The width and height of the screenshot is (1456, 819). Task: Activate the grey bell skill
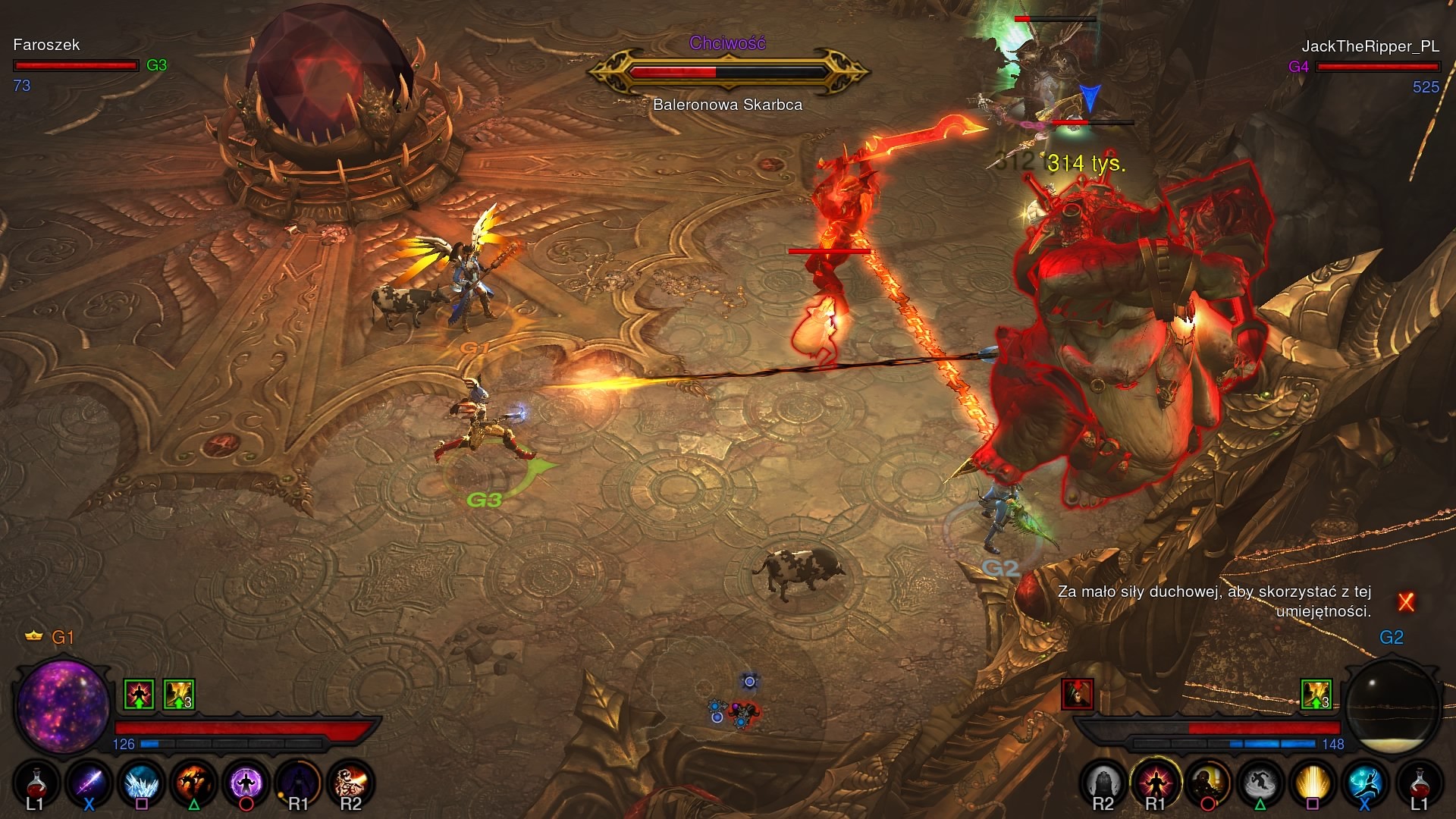(1103, 781)
